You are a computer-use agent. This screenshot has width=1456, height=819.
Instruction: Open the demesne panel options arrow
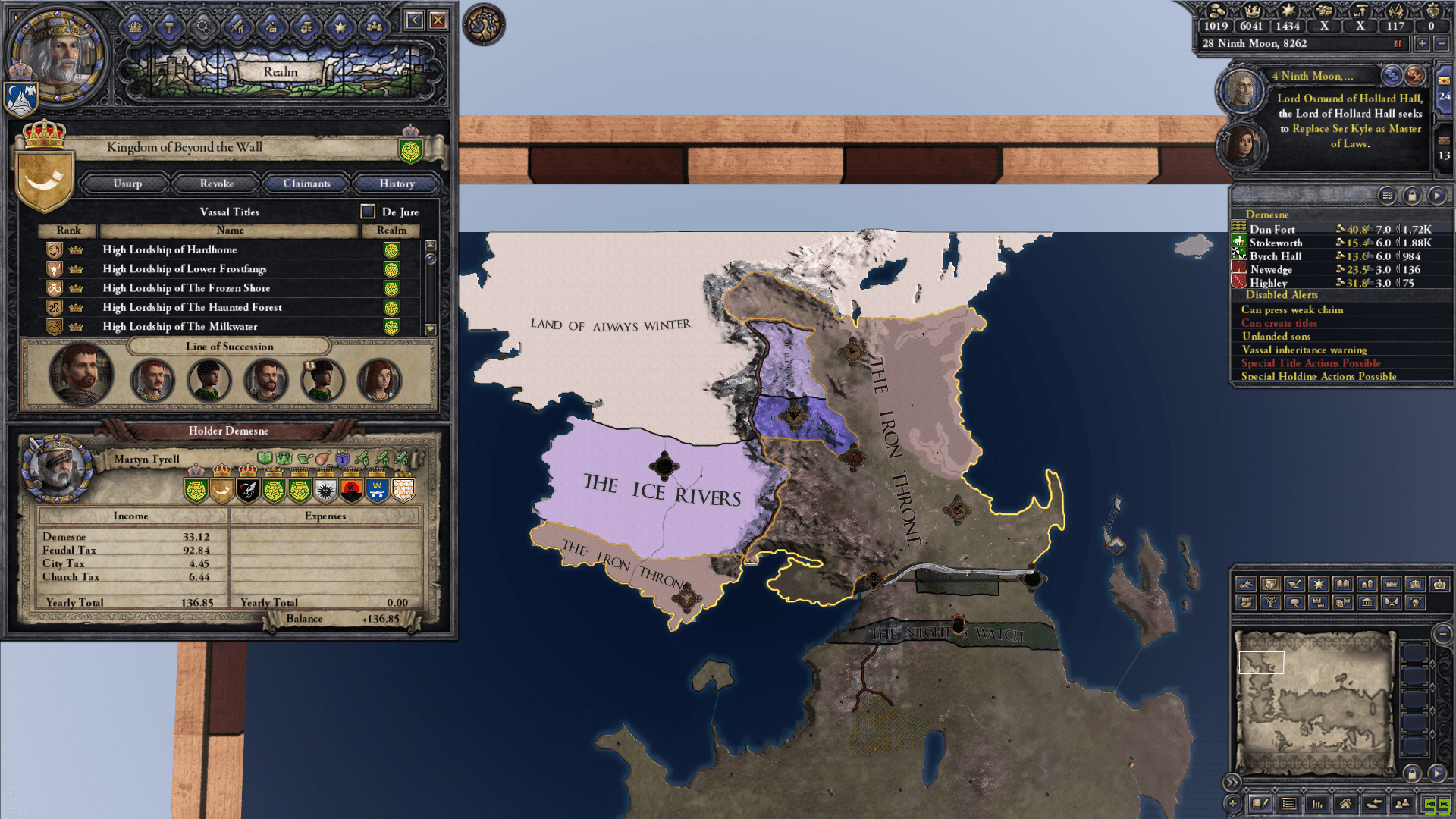coord(1438,195)
